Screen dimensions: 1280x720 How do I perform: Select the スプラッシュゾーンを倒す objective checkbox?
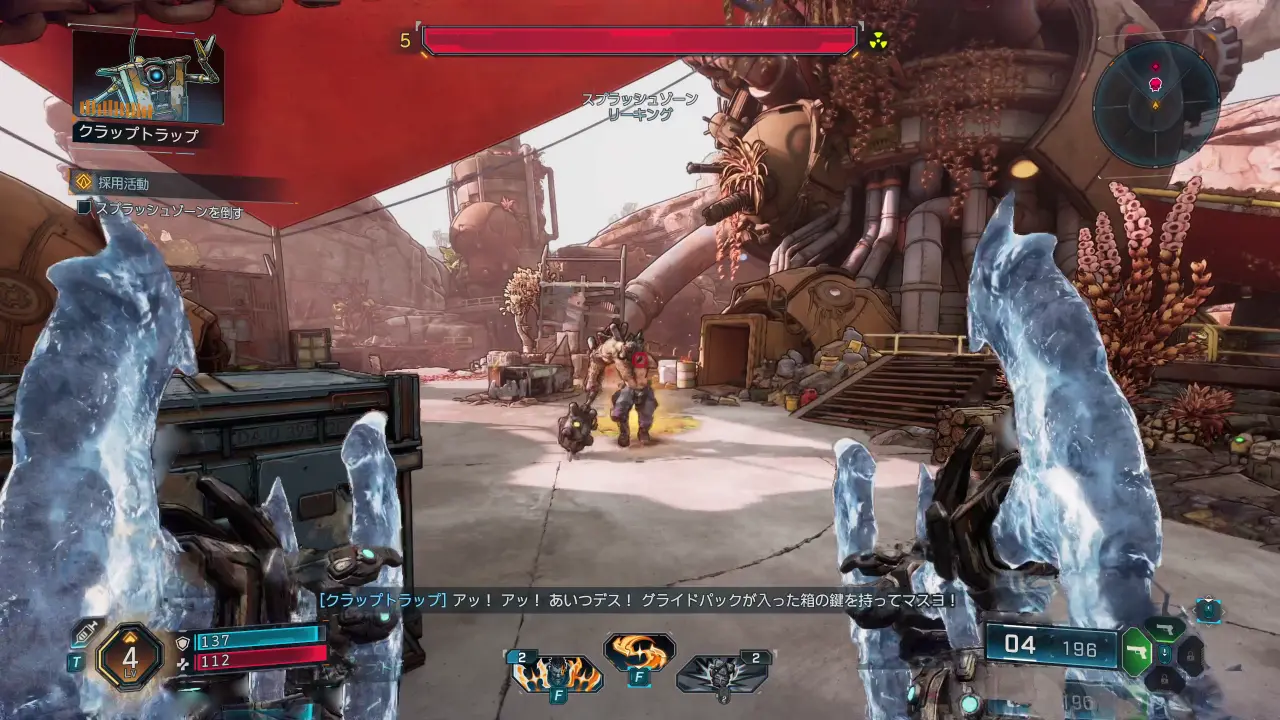[x=85, y=209]
